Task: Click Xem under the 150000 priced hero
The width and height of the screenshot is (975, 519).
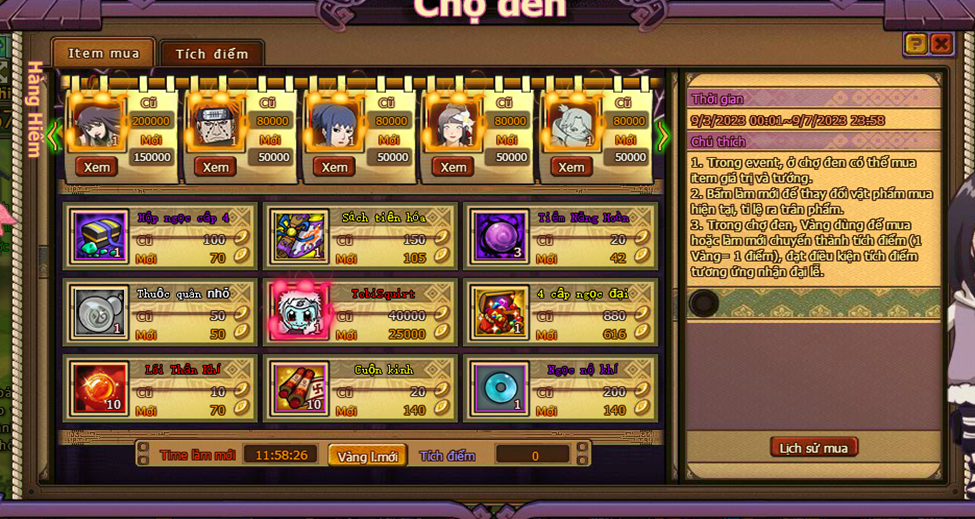Action: click(x=97, y=167)
